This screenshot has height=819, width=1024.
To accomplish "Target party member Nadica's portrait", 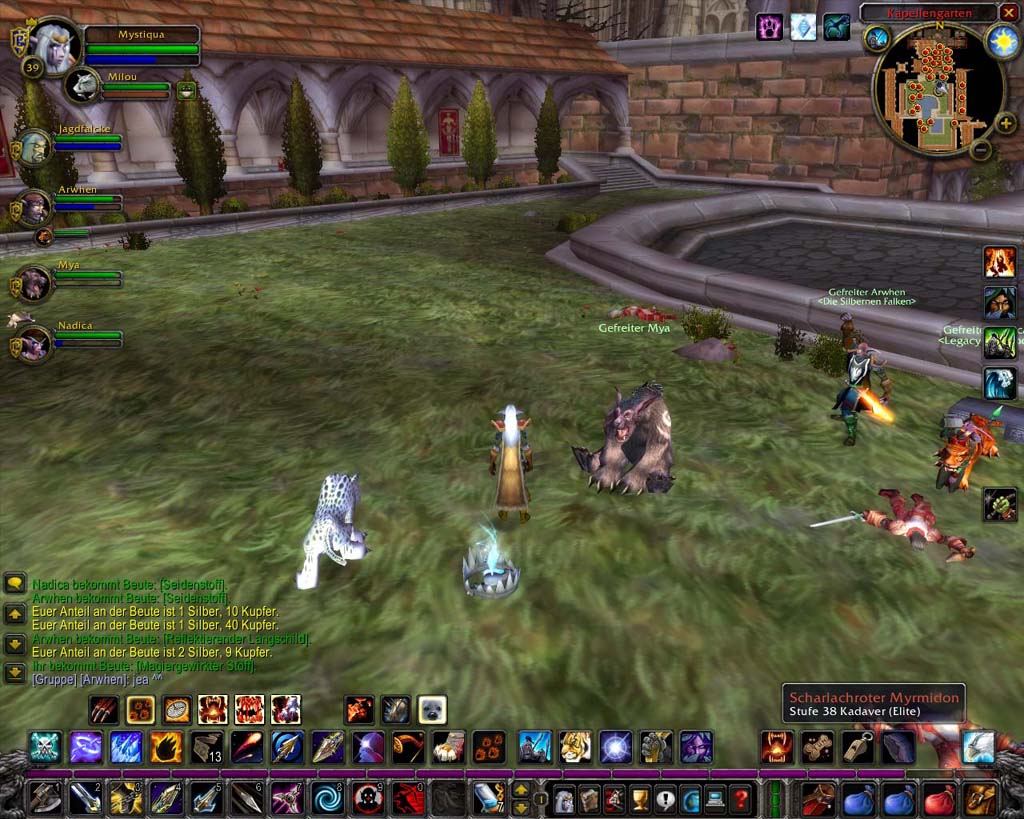I will pos(34,342).
